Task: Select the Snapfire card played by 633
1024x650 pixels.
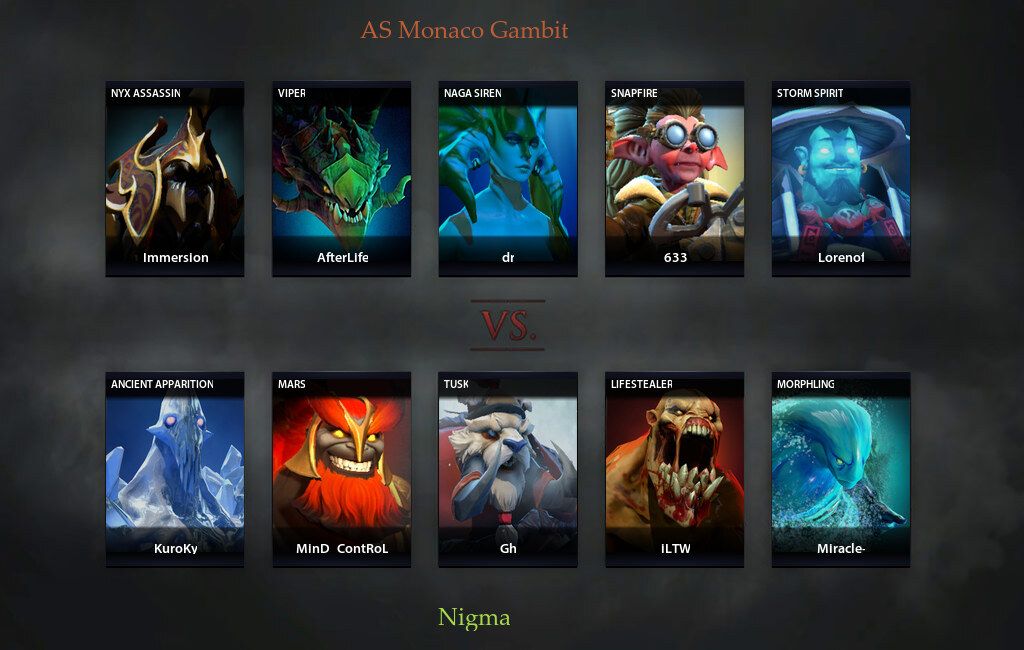Action: (675, 179)
